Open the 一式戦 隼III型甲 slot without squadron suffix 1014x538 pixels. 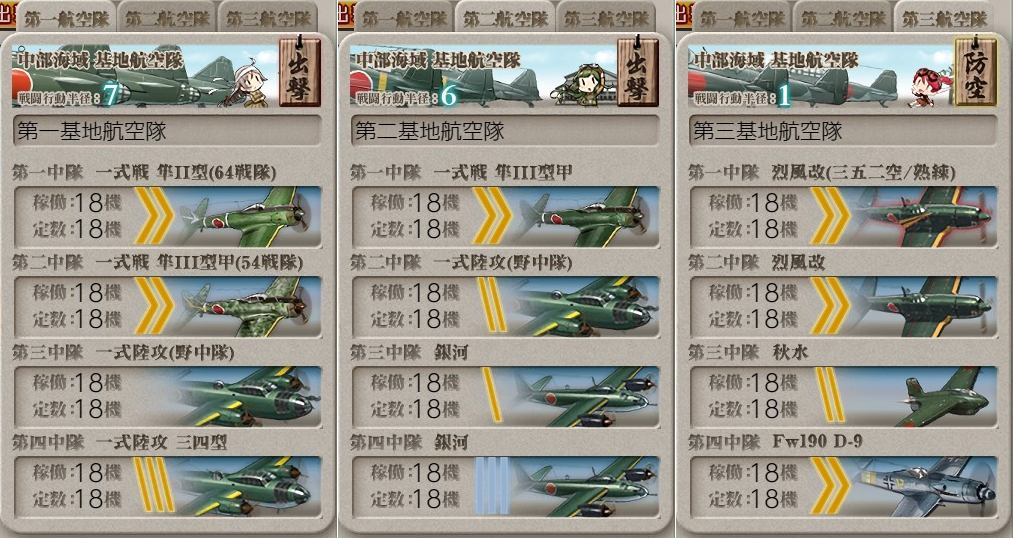(504, 216)
